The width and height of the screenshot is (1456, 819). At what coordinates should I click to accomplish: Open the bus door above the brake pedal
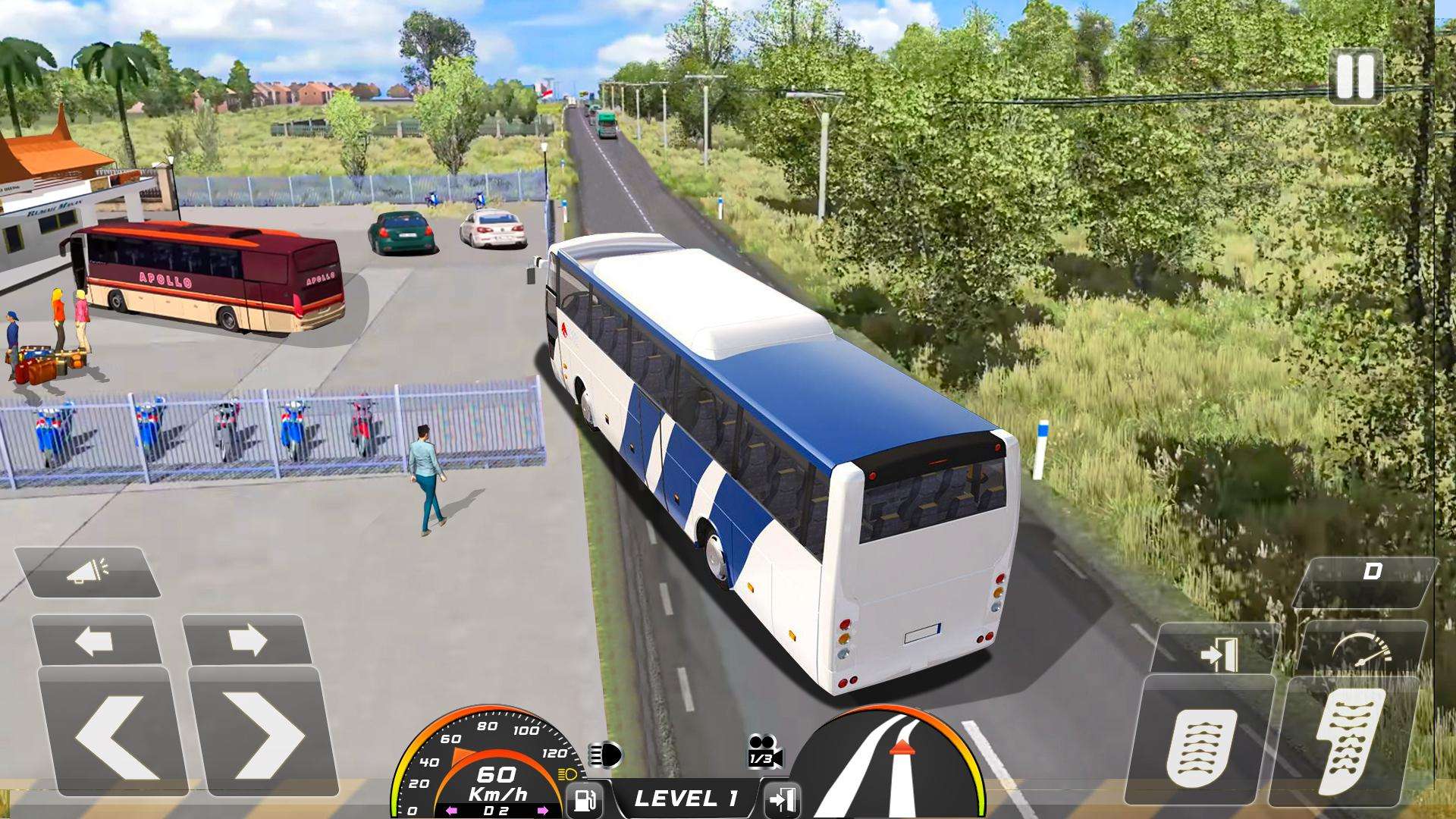1220,654
